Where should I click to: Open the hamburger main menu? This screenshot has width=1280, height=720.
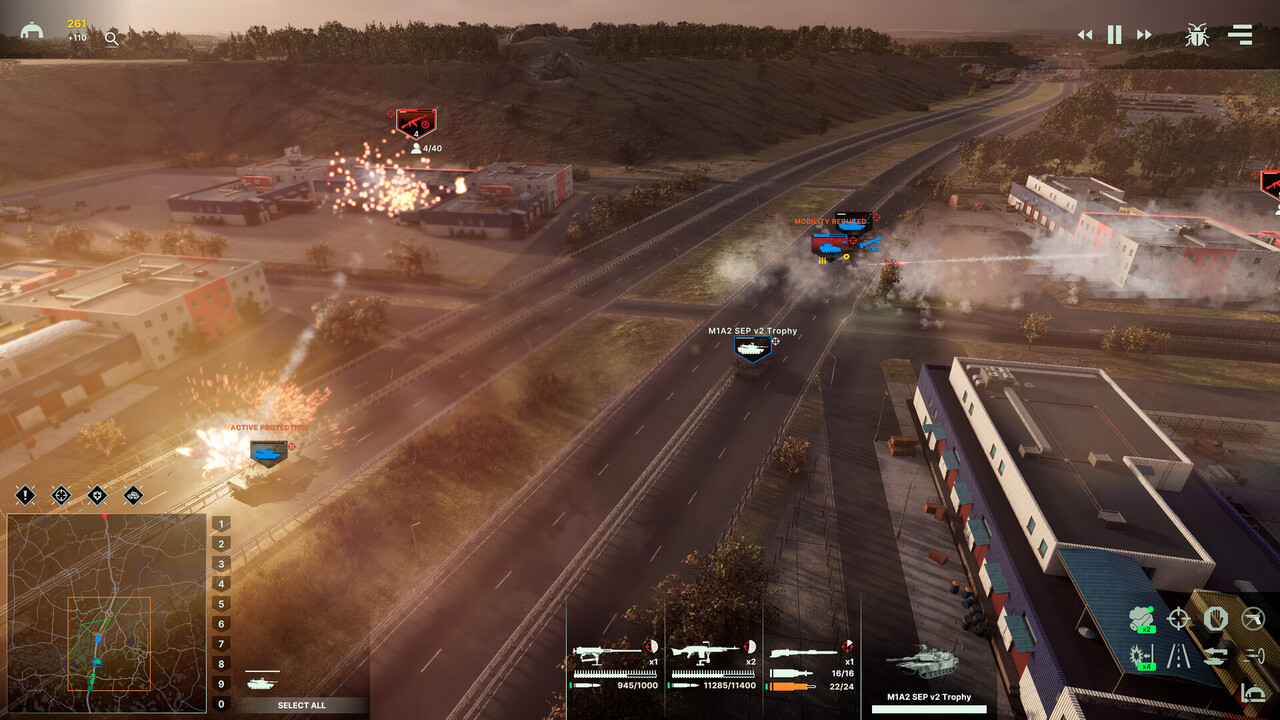click(1240, 35)
